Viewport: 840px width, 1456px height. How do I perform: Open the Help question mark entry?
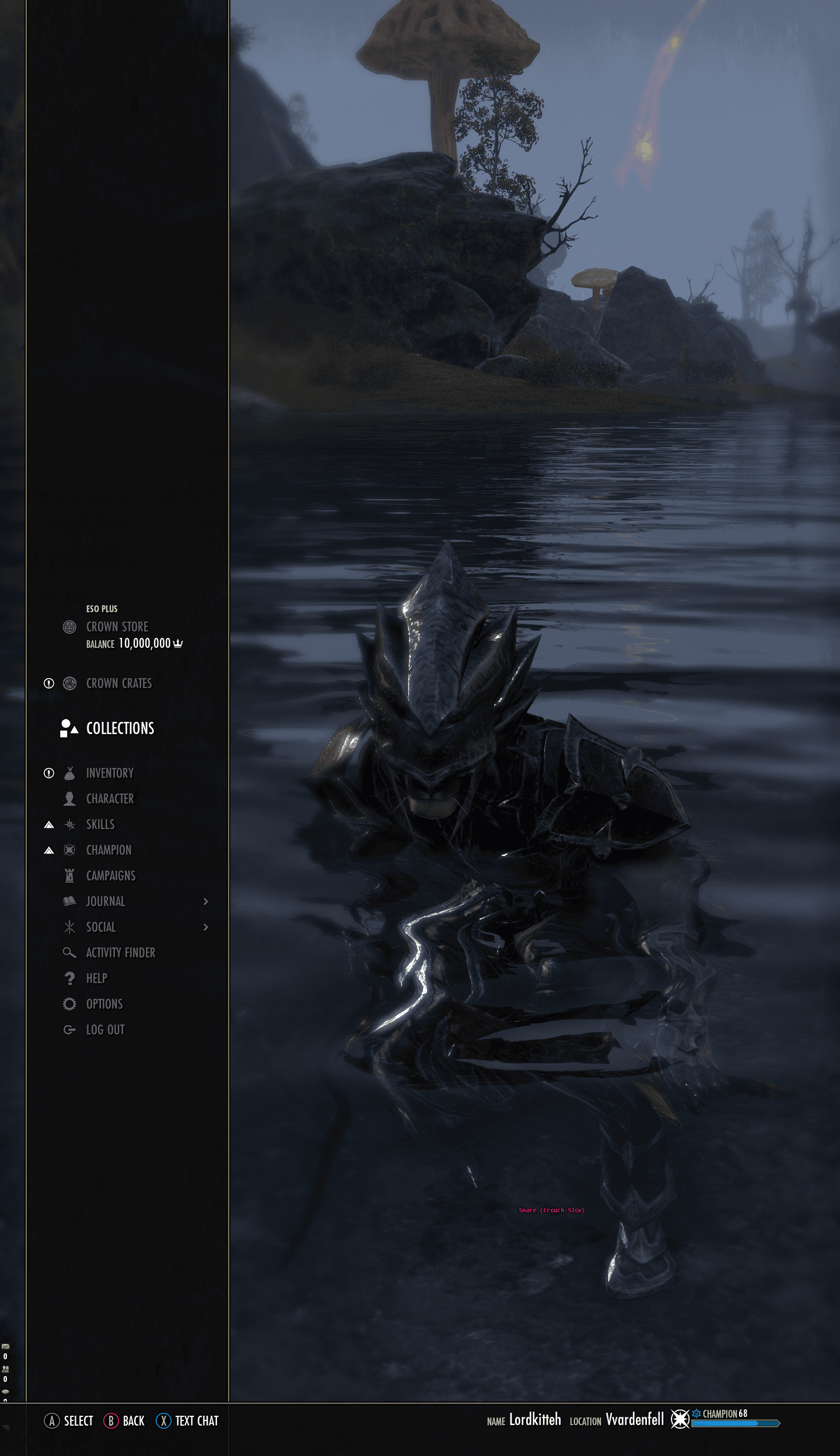(69, 978)
